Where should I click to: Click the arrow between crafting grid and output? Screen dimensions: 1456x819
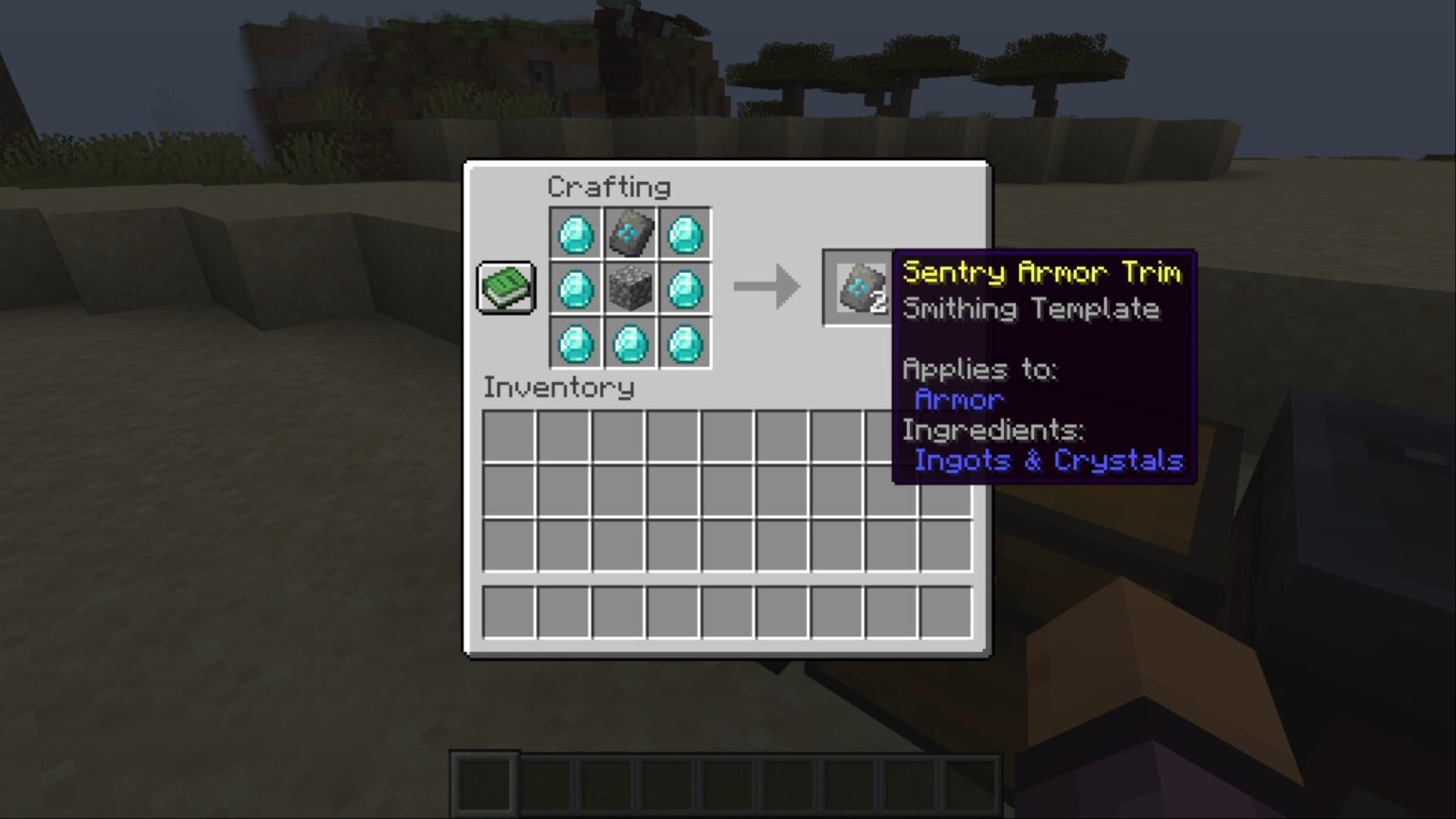(766, 286)
